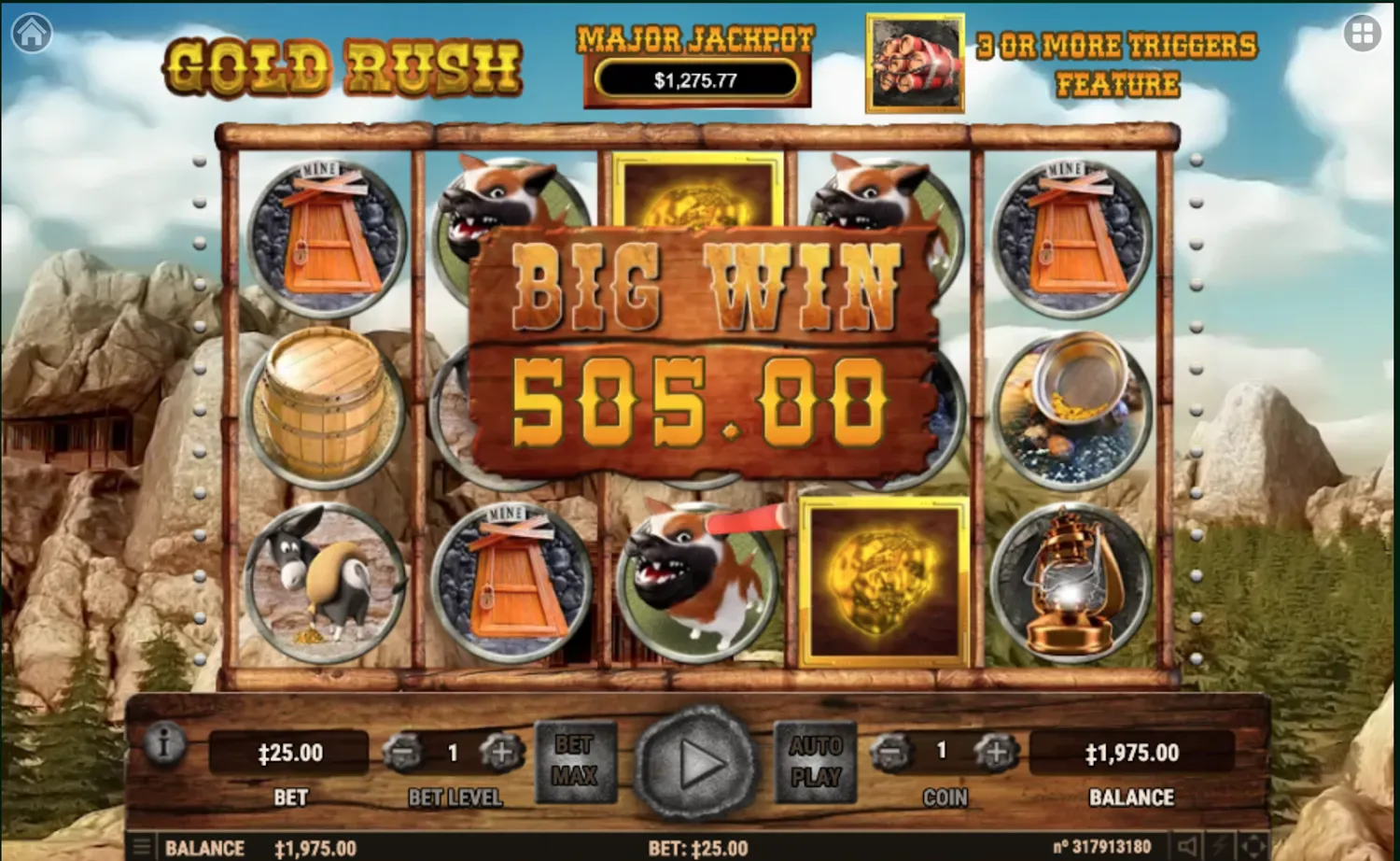The height and width of the screenshot is (861, 1400).
Task: Click the Gold Rush game logo
Action: click(x=343, y=64)
